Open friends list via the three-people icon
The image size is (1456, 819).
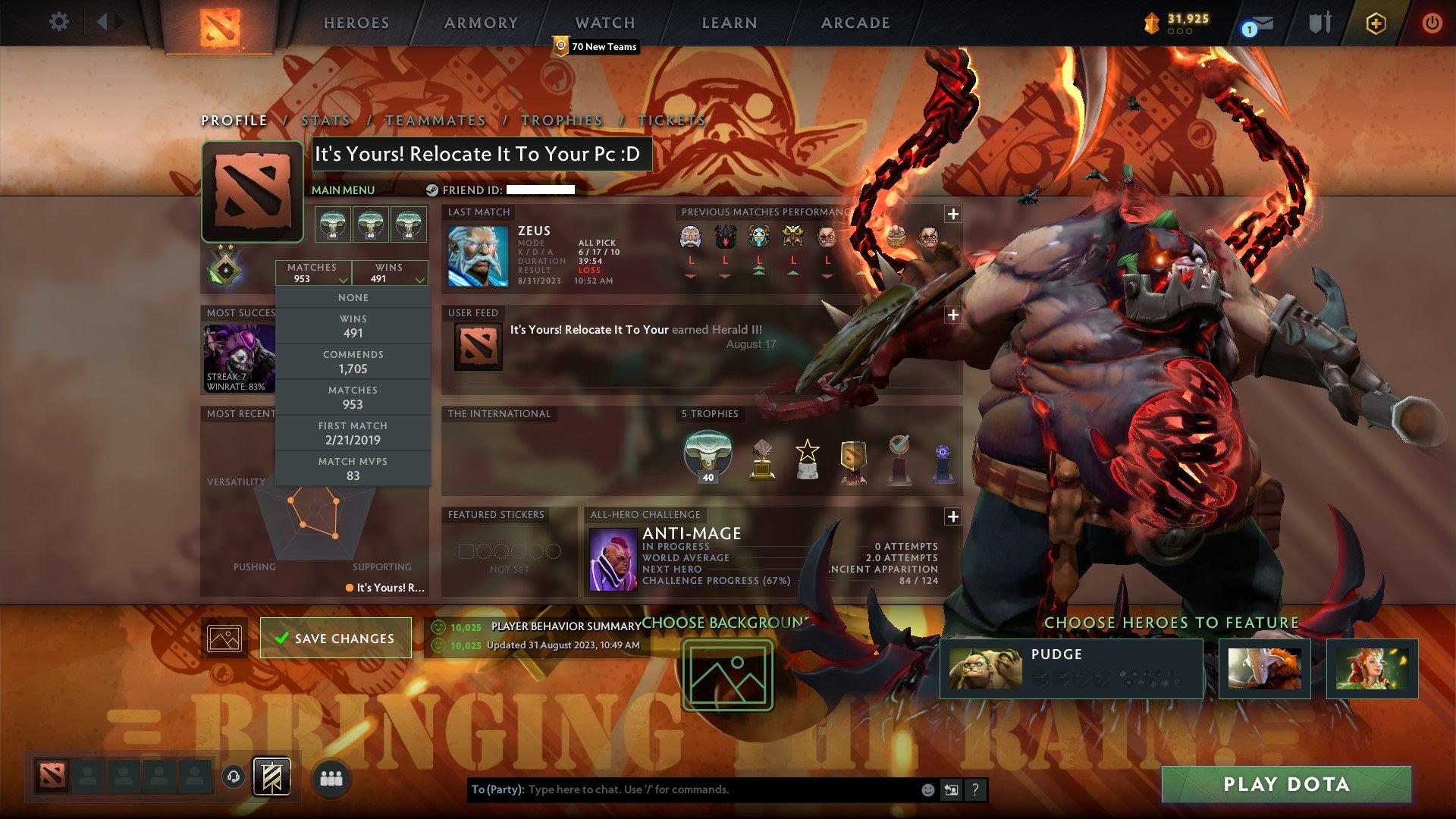pyautogui.click(x=332, y=777)
